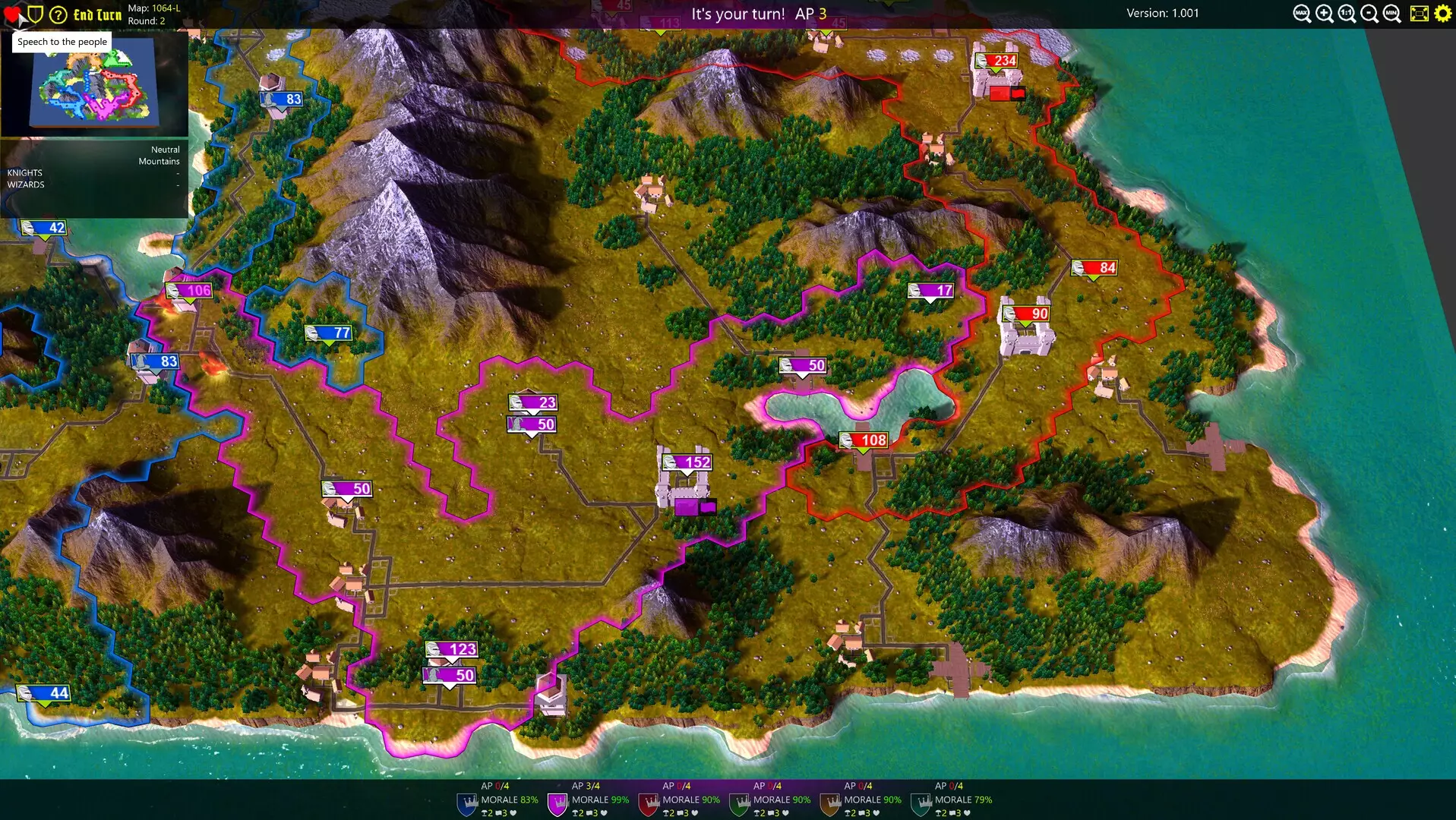
Task: Select the magenta player shield
Action: coord(557,803)
